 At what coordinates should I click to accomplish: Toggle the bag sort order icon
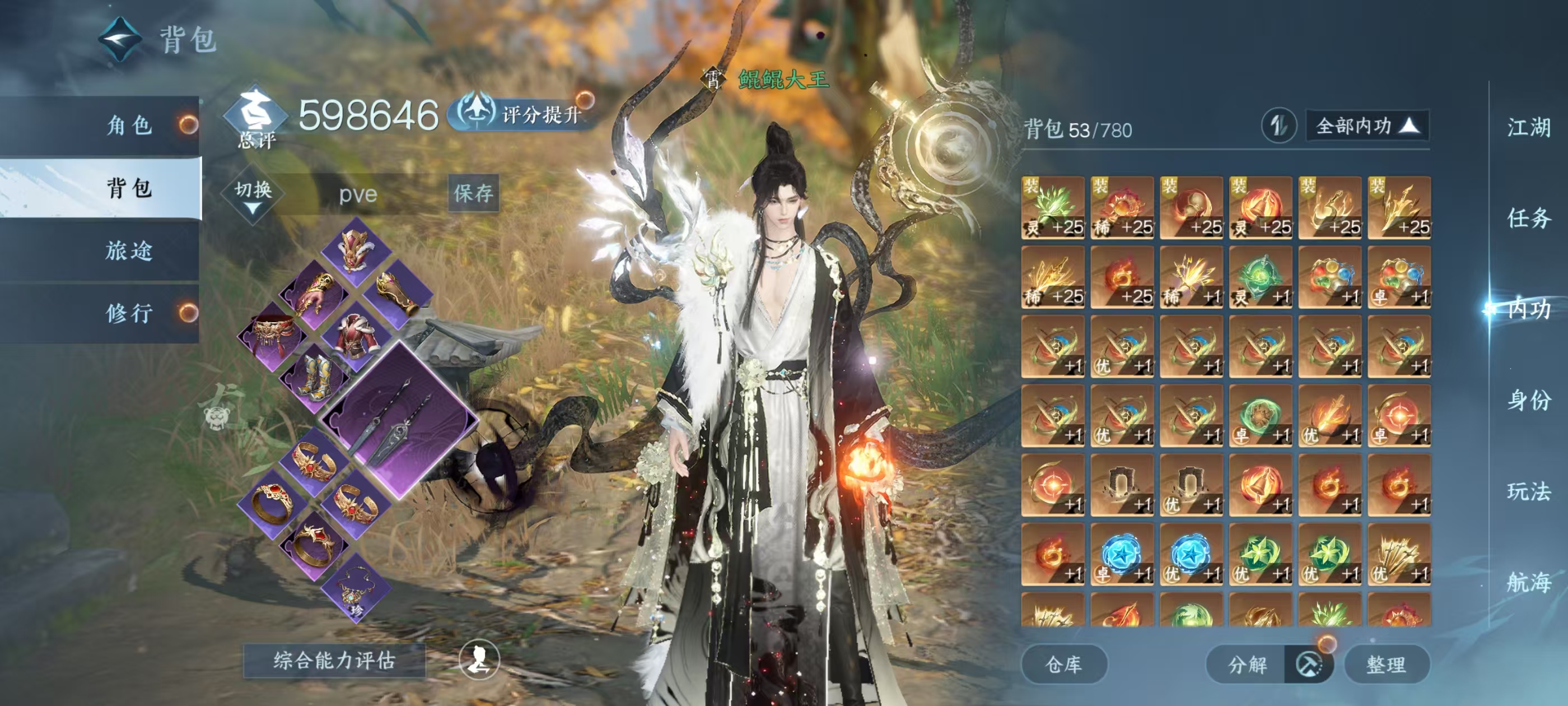coord(1278,126)
